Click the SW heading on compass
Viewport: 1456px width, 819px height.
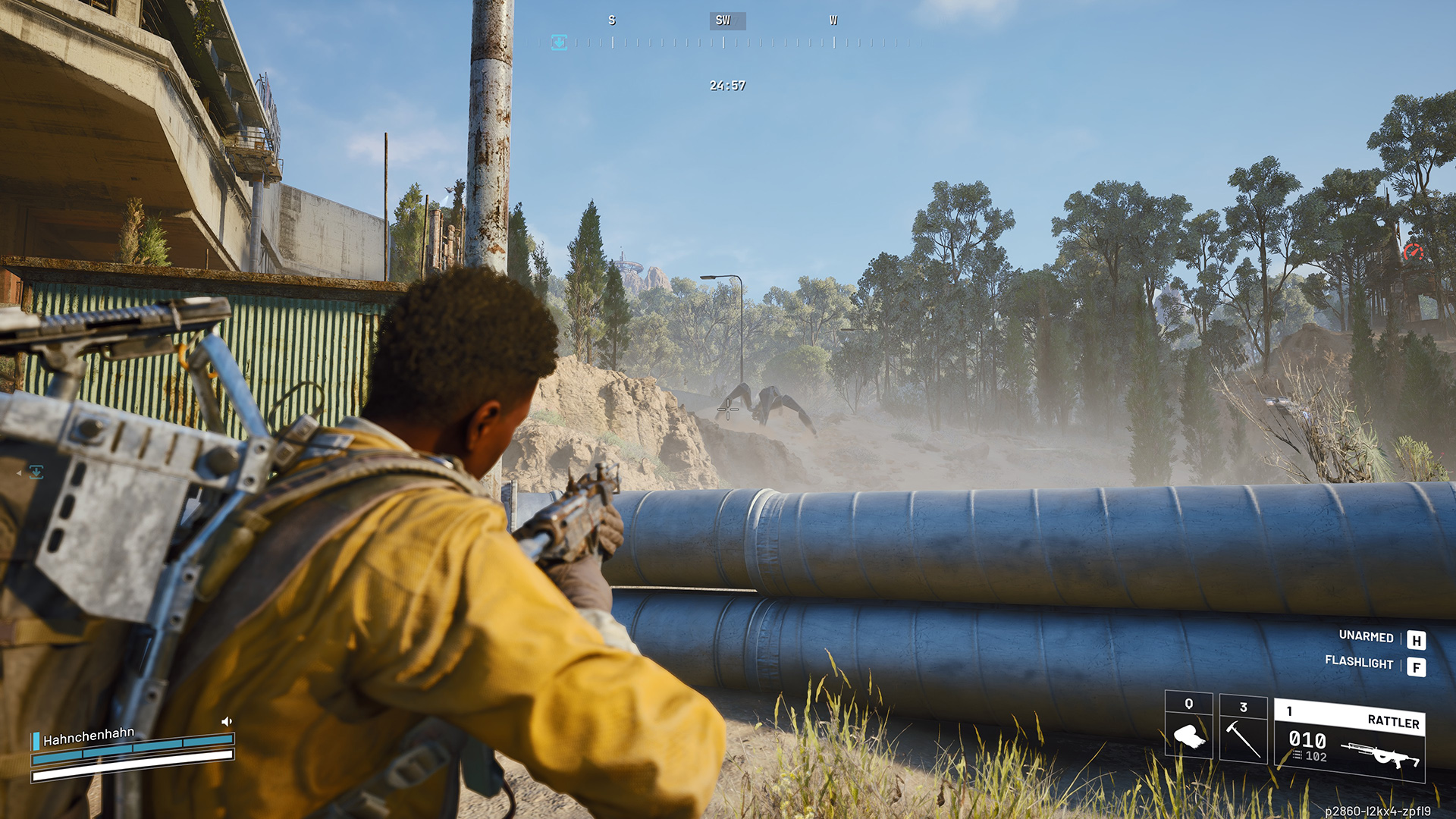[723, 20]
